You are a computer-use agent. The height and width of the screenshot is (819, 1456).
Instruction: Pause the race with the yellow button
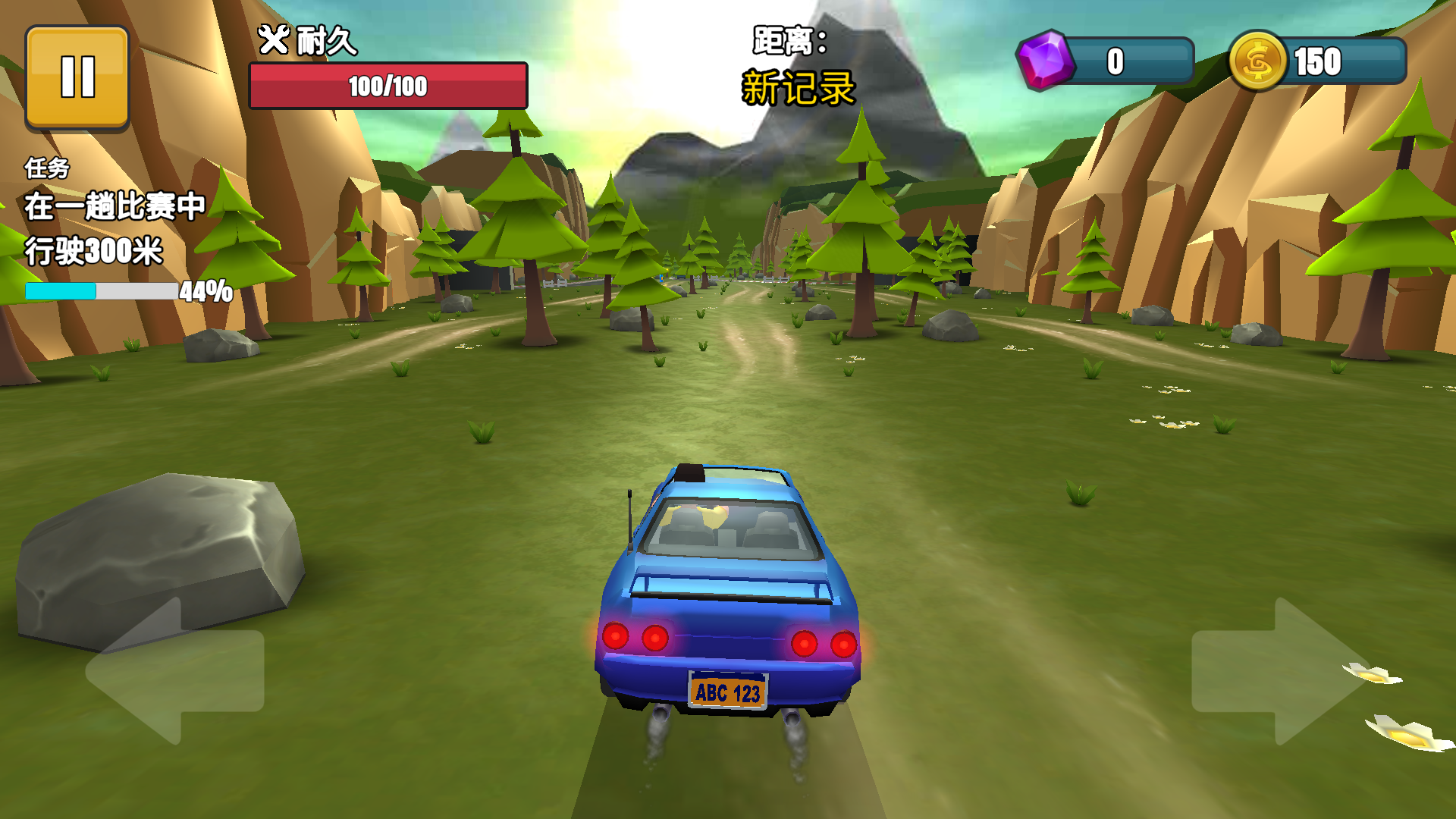coord(77,77)
